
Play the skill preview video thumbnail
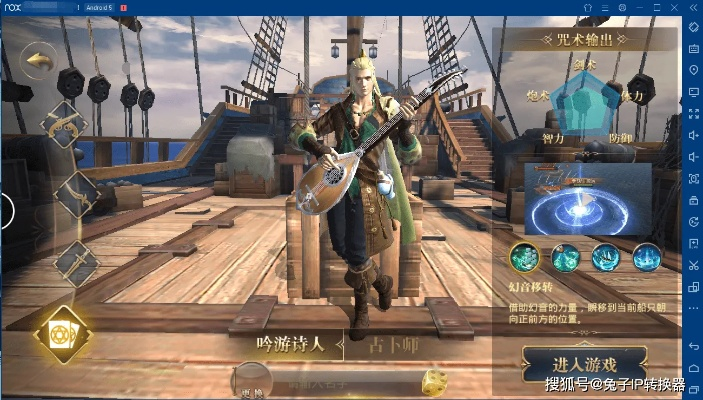coord(588,198)
